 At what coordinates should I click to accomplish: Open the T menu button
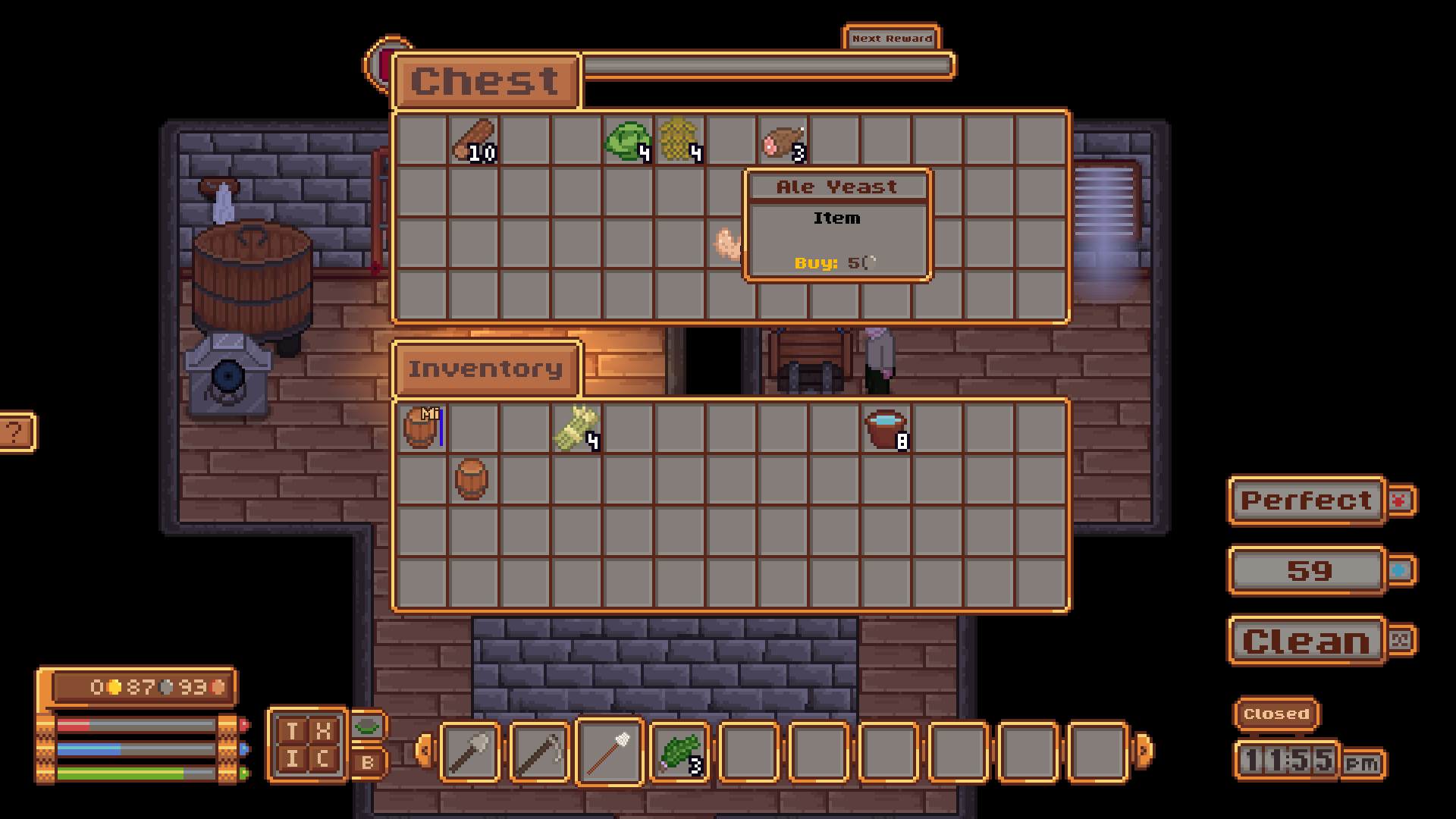292,731
